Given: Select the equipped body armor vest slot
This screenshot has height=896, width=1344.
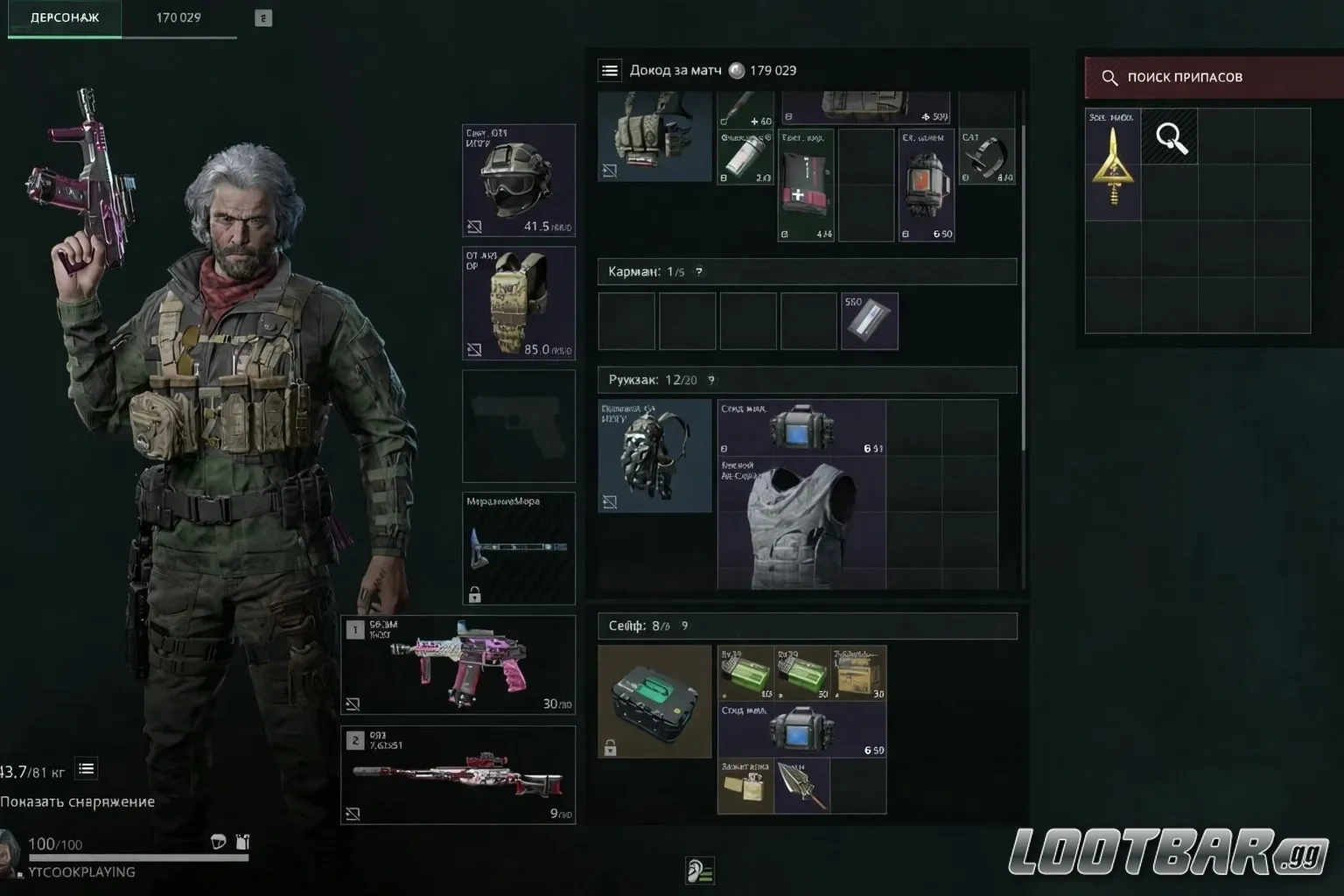Looking at the screenshot, I should pos(519,303).
